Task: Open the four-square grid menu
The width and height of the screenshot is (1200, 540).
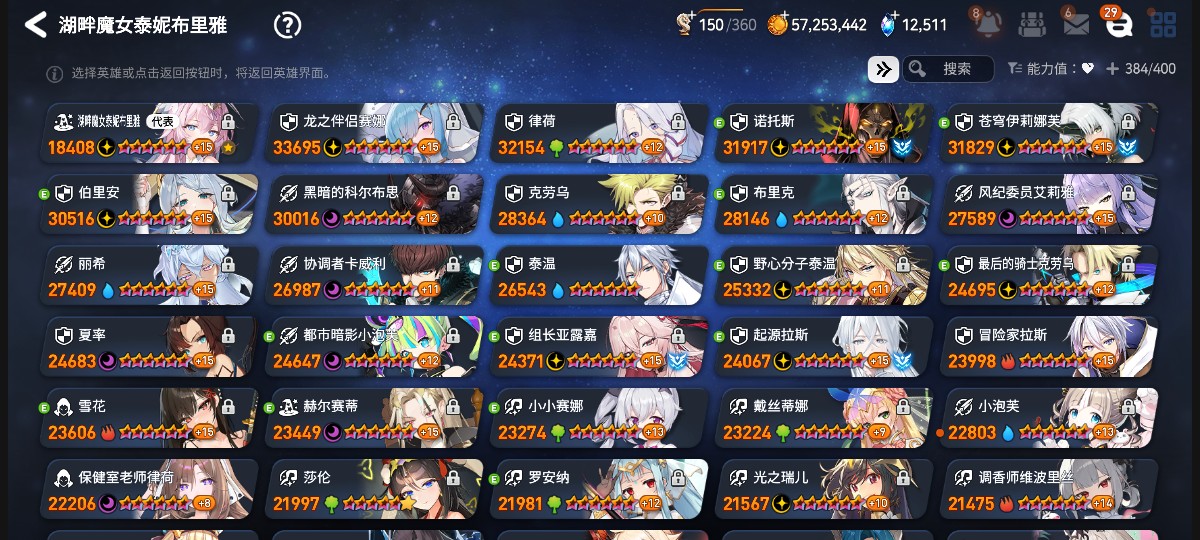Action: pyautogui.click(x=1163, y=24)
